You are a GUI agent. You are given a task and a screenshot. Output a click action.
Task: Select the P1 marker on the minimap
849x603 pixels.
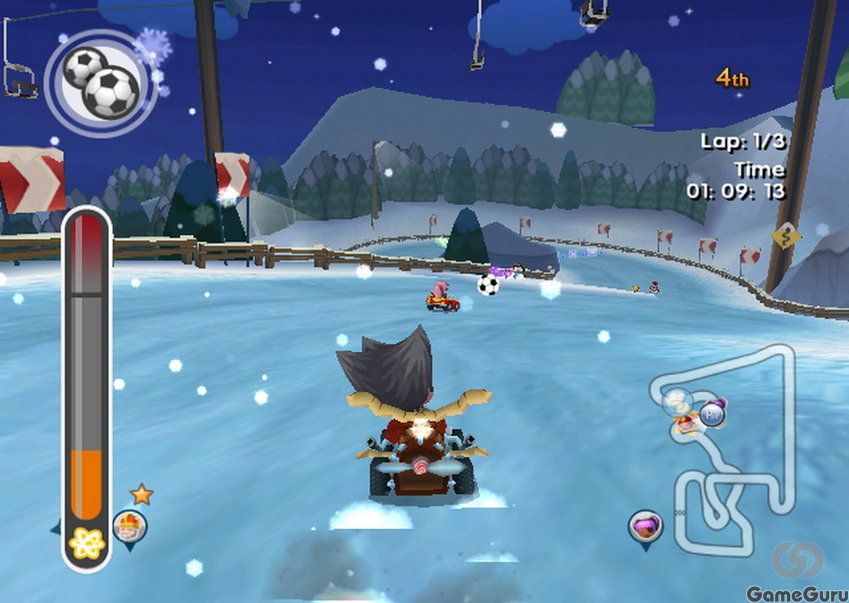[712, 412]
